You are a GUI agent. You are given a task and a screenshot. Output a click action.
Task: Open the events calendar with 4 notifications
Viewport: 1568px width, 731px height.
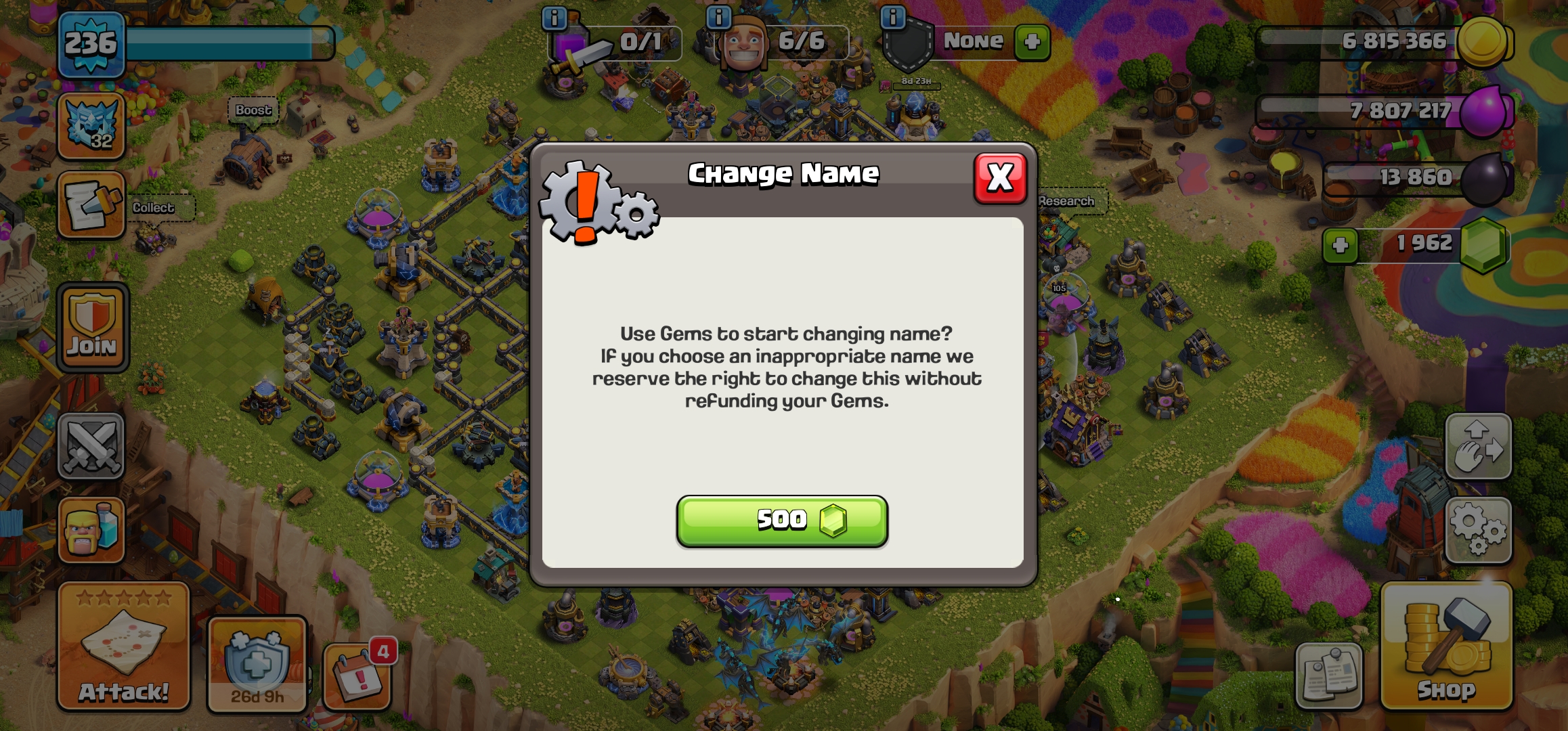pyautogui.click(x=358, y=675)
